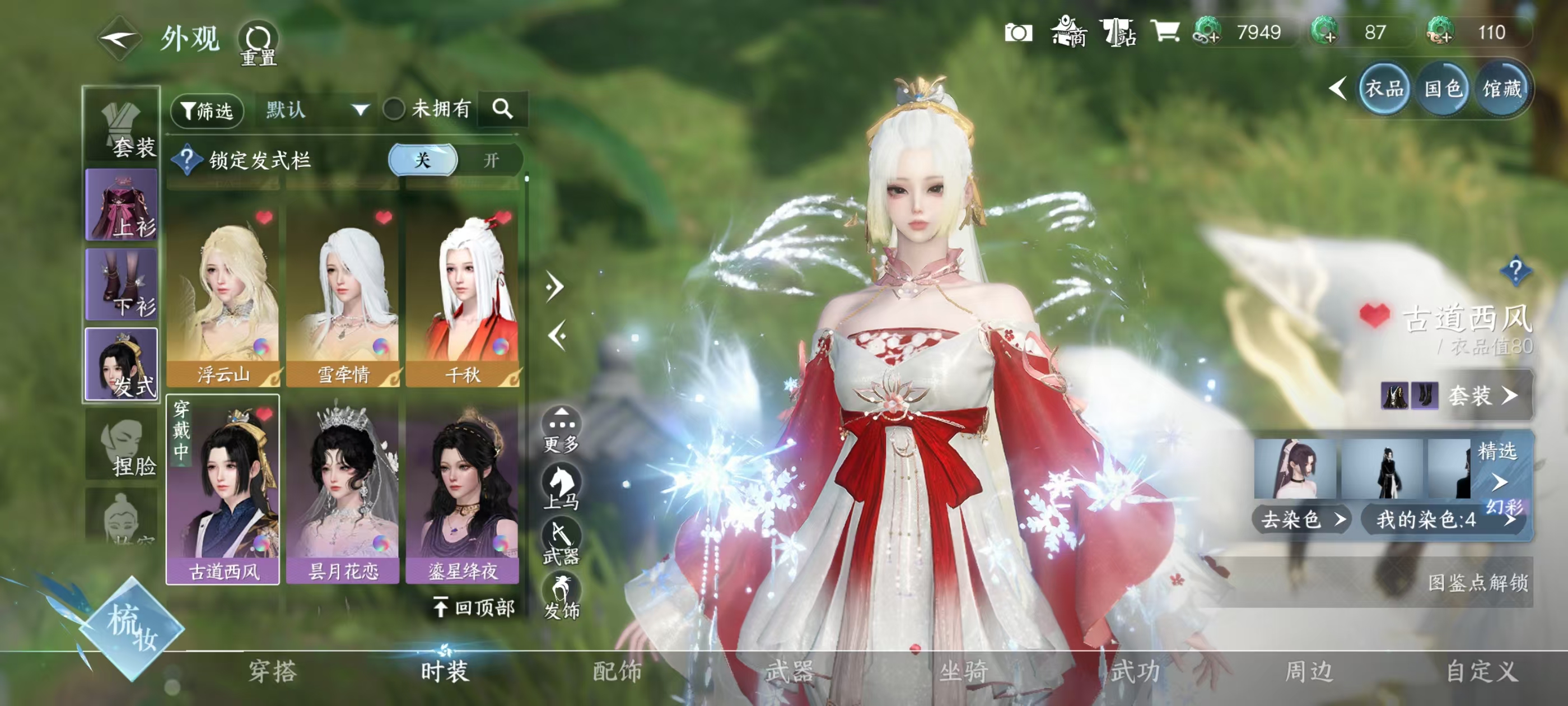Select the 套装 outfit category
1568x706 pixels.
point(122,126)
